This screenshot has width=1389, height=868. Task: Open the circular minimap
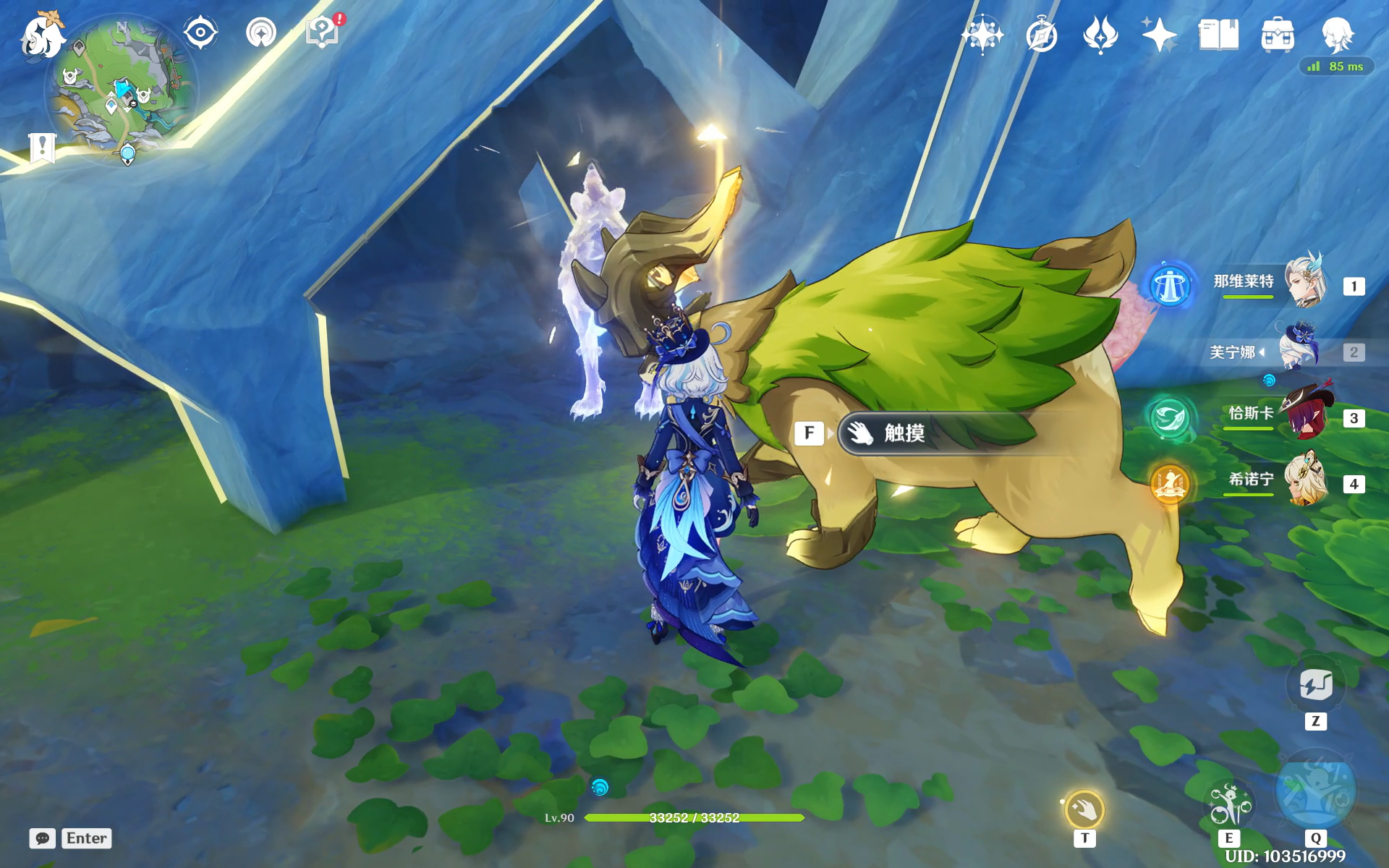point(122,90)
